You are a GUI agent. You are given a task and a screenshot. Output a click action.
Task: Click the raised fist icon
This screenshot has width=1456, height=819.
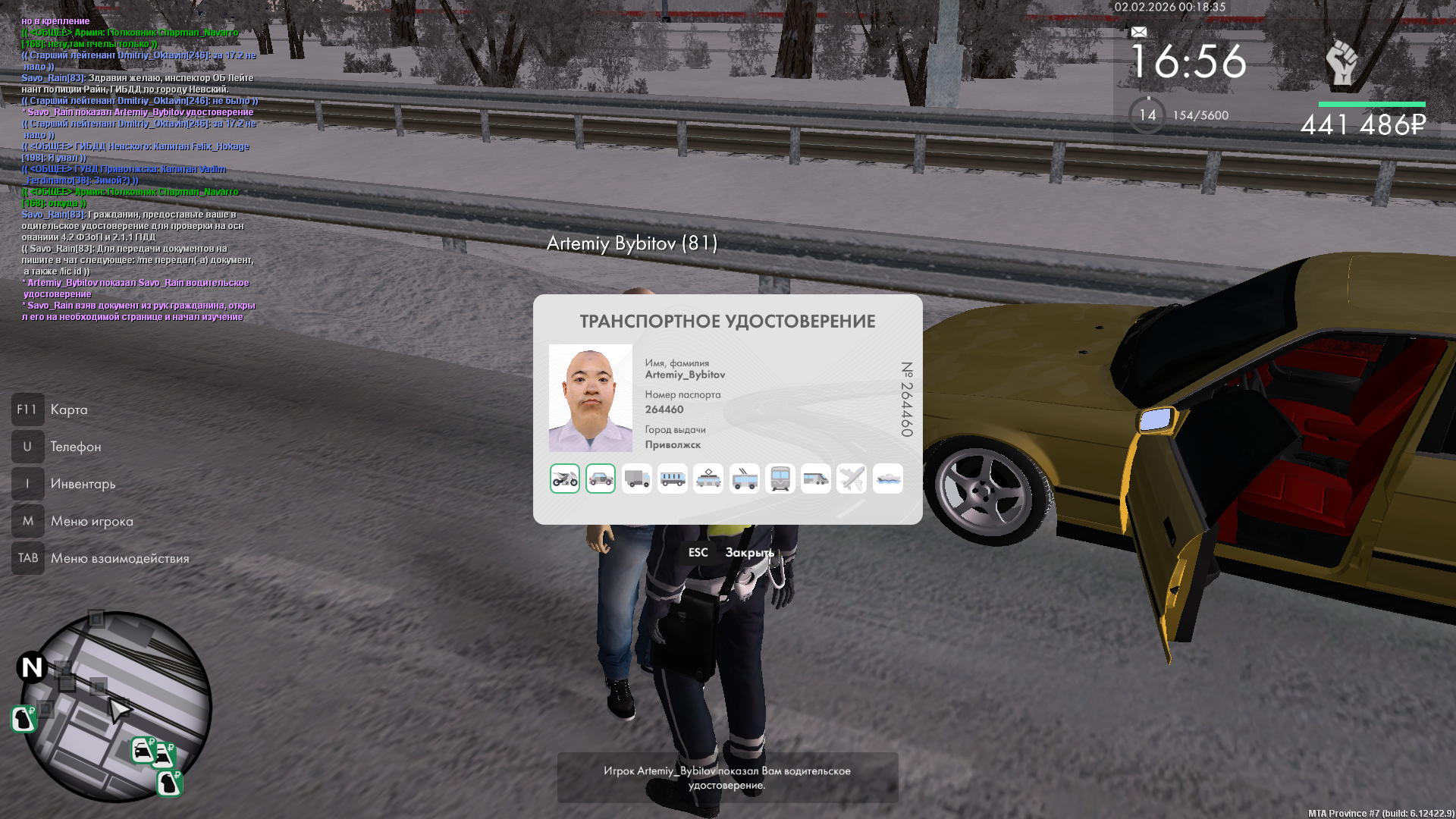pos(1341,62)
